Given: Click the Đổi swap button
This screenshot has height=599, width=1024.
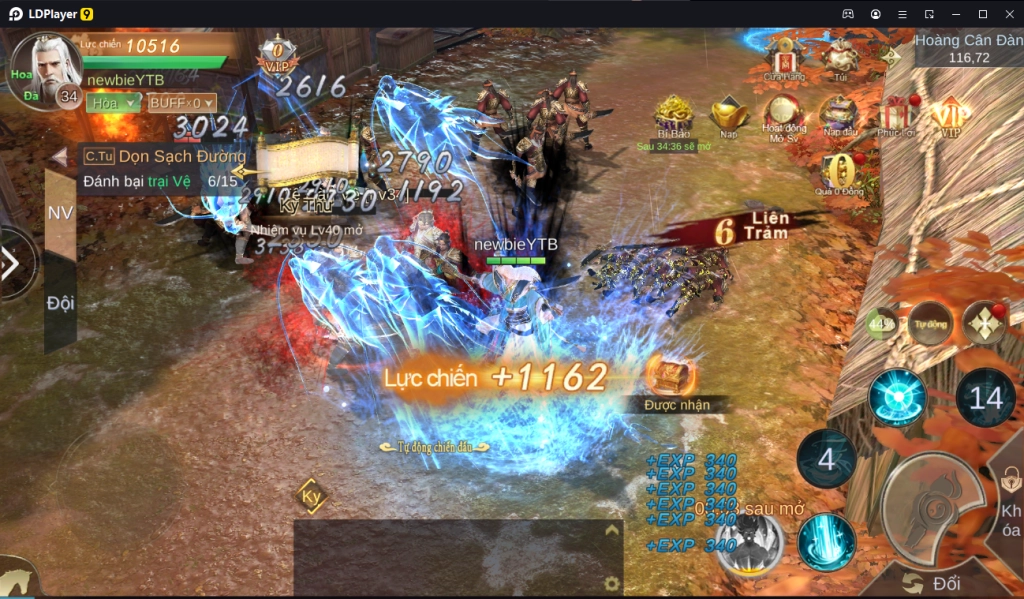Looking at the screenshot, I should click(x=934, y=583).
